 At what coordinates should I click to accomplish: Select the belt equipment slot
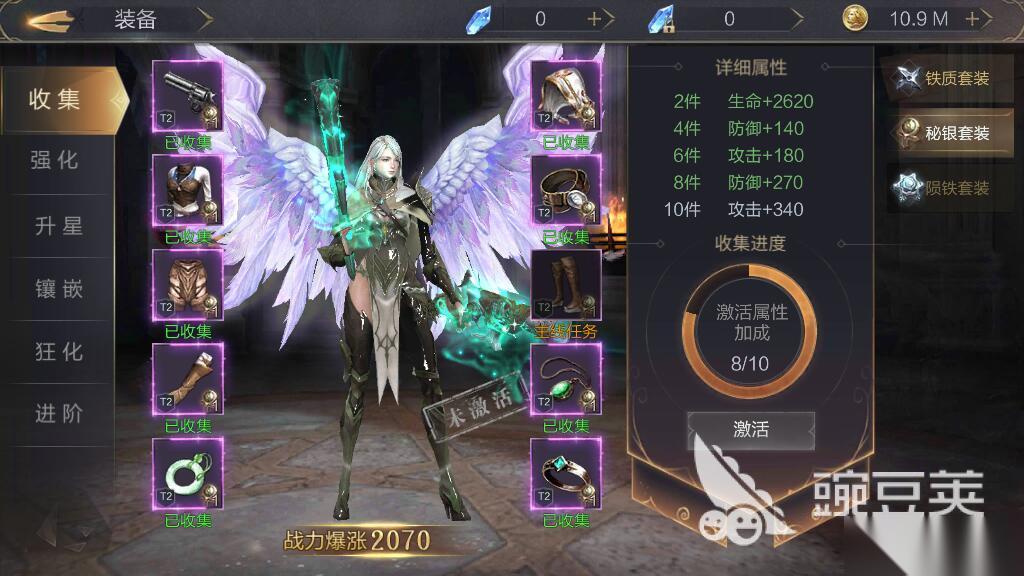[566, 190]
